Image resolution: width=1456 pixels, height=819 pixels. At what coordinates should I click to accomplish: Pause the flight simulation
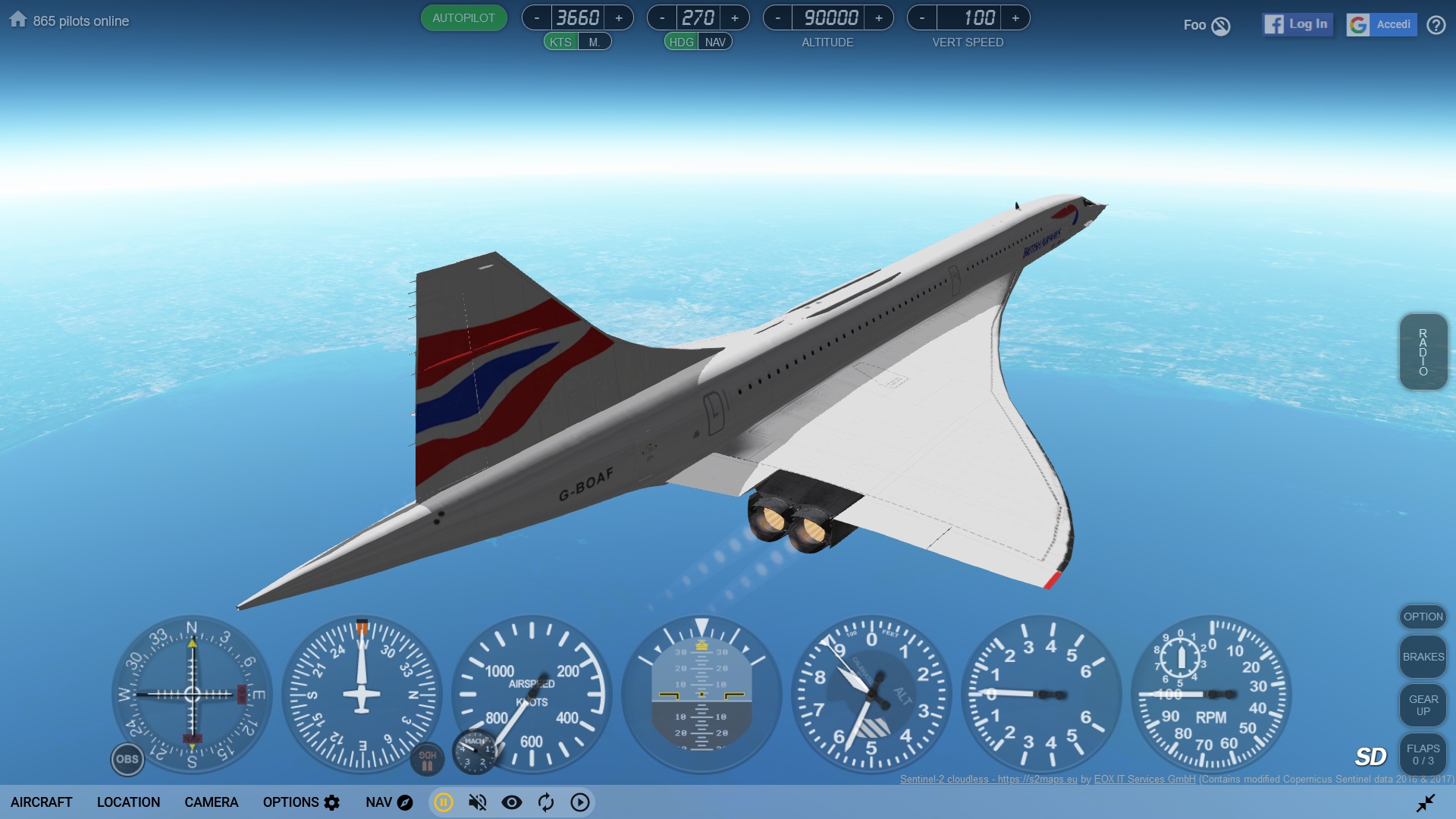444,802
